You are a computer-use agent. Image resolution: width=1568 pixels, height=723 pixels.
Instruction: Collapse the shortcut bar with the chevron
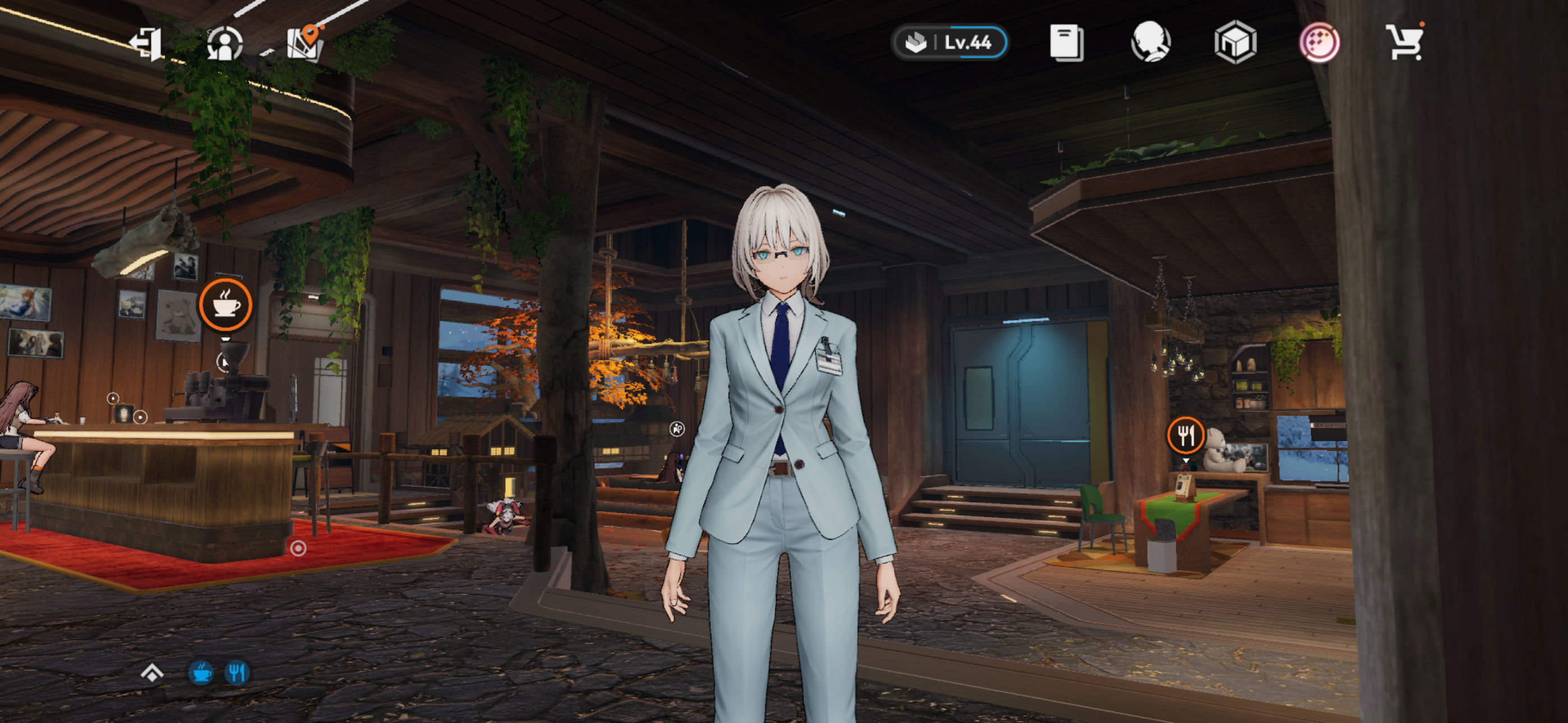[151, 673]
